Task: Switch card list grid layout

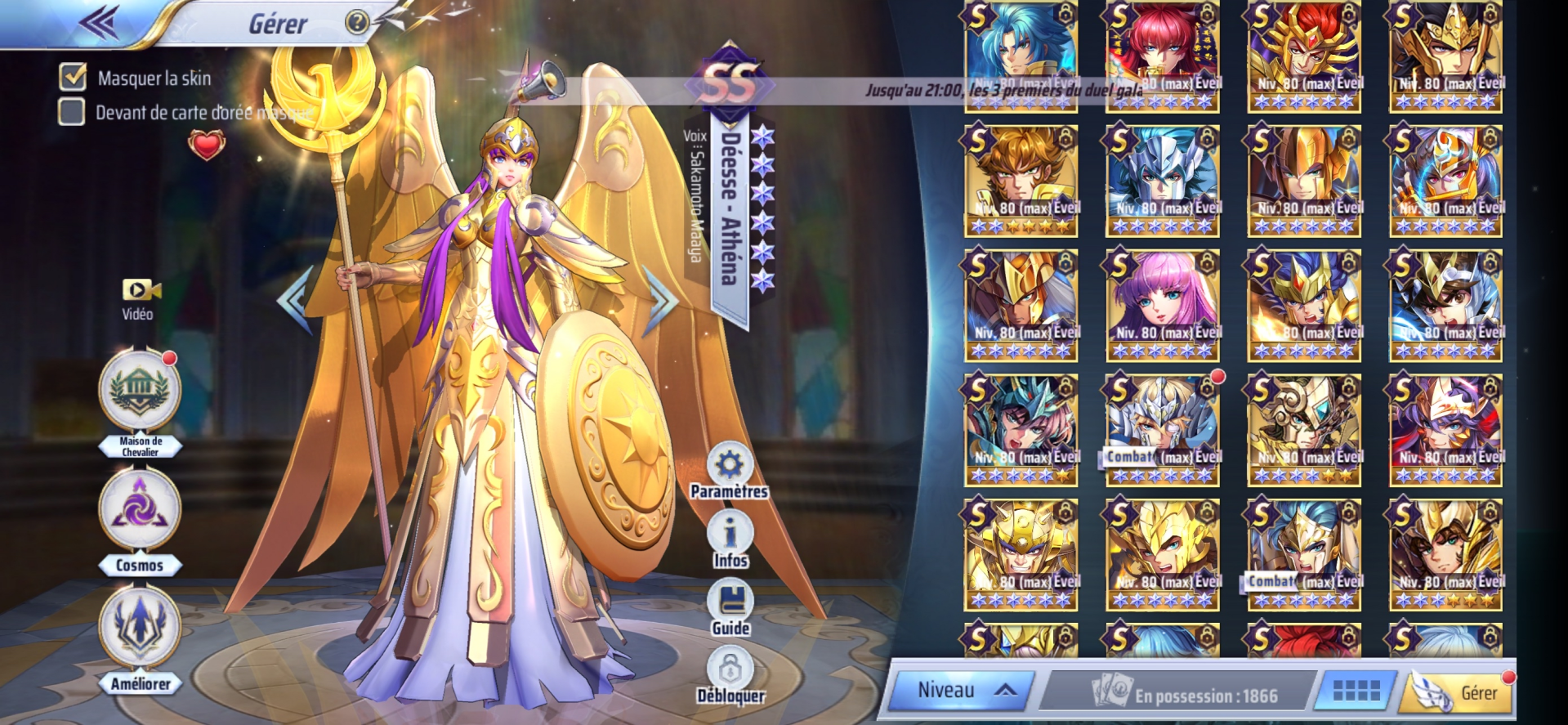Action: click(x=1356, y=691)
